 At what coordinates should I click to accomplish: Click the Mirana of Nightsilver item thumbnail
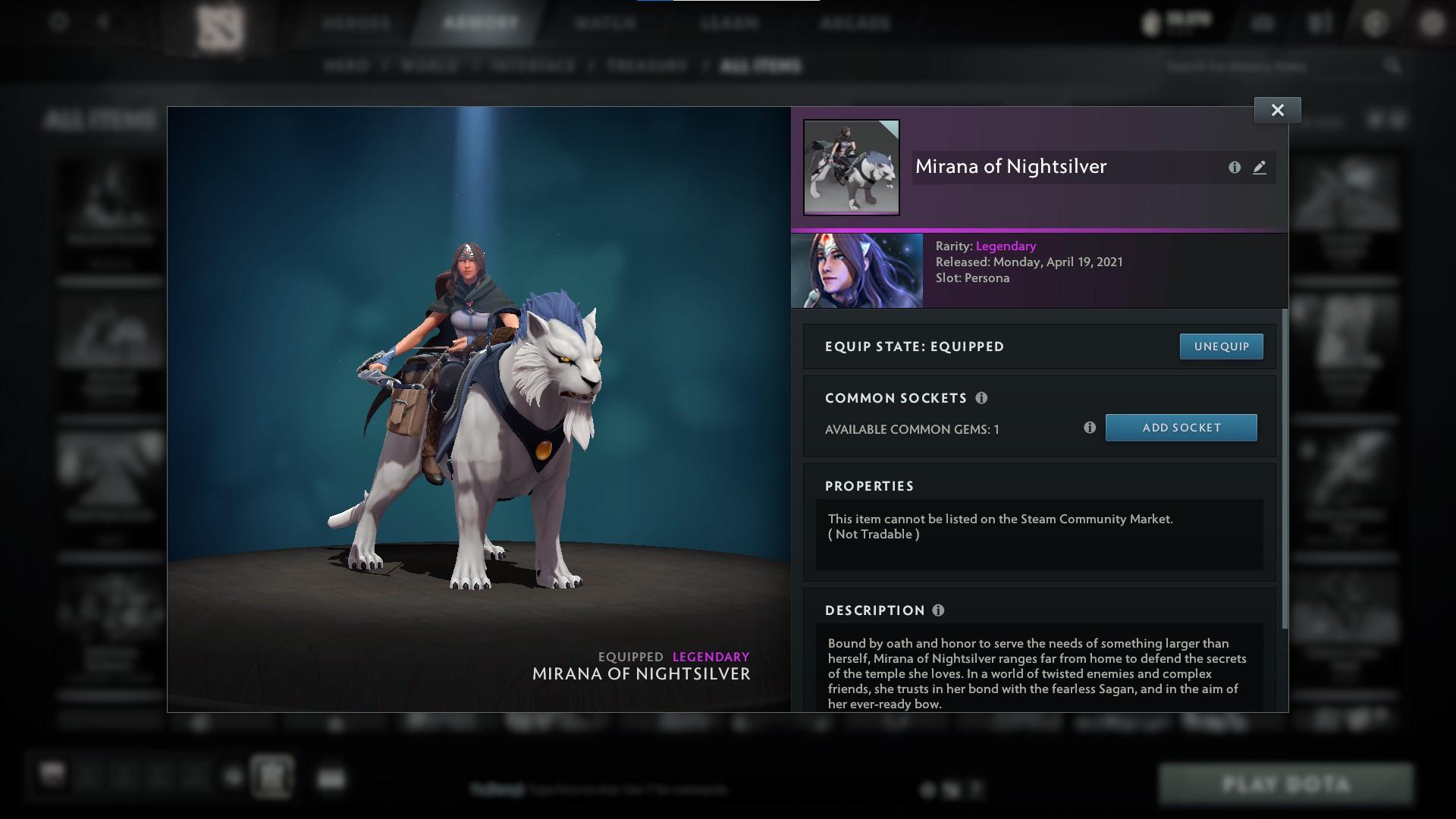(851, 167)
